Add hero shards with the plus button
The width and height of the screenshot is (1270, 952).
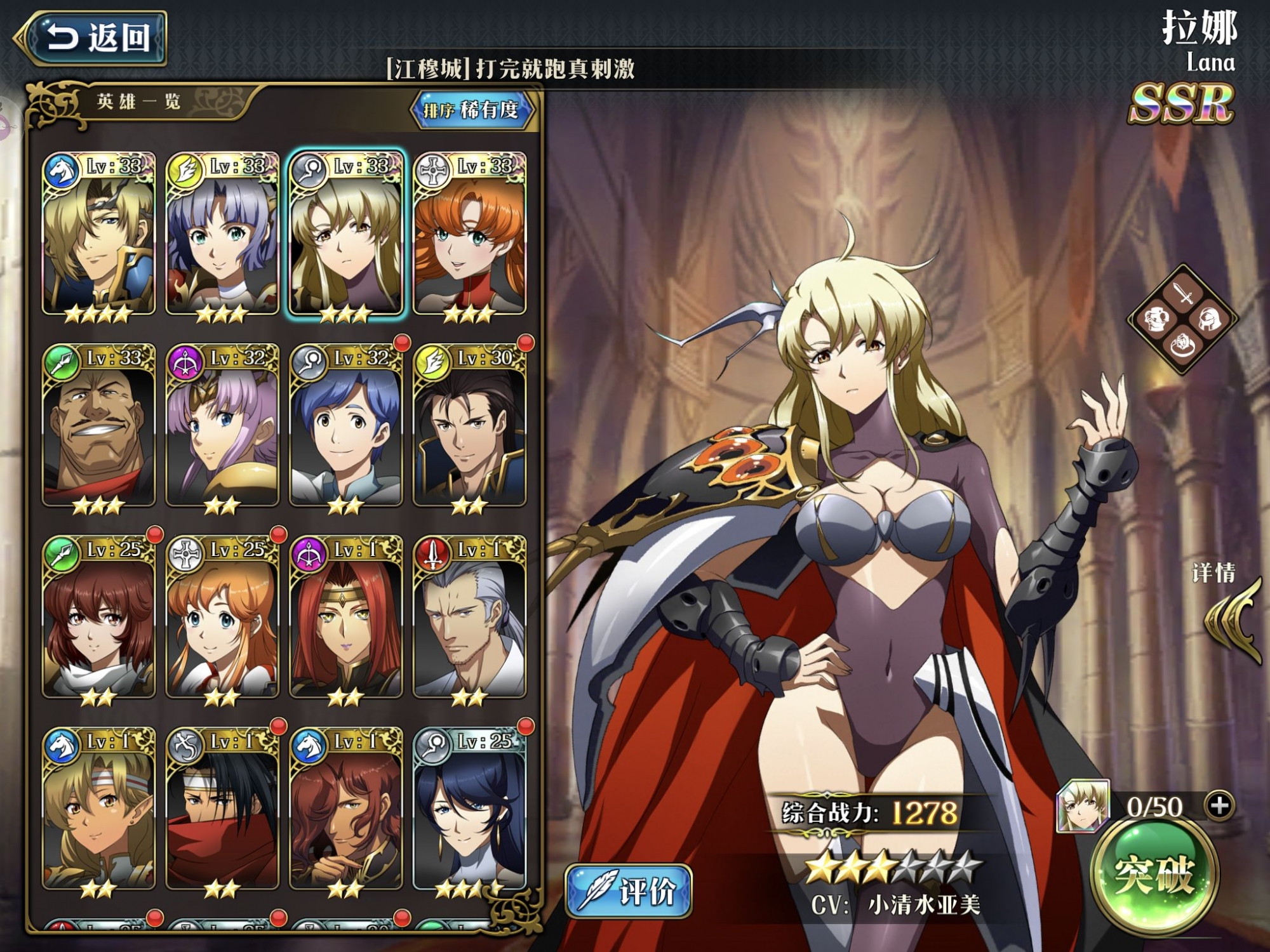(x=1220, y=806)
